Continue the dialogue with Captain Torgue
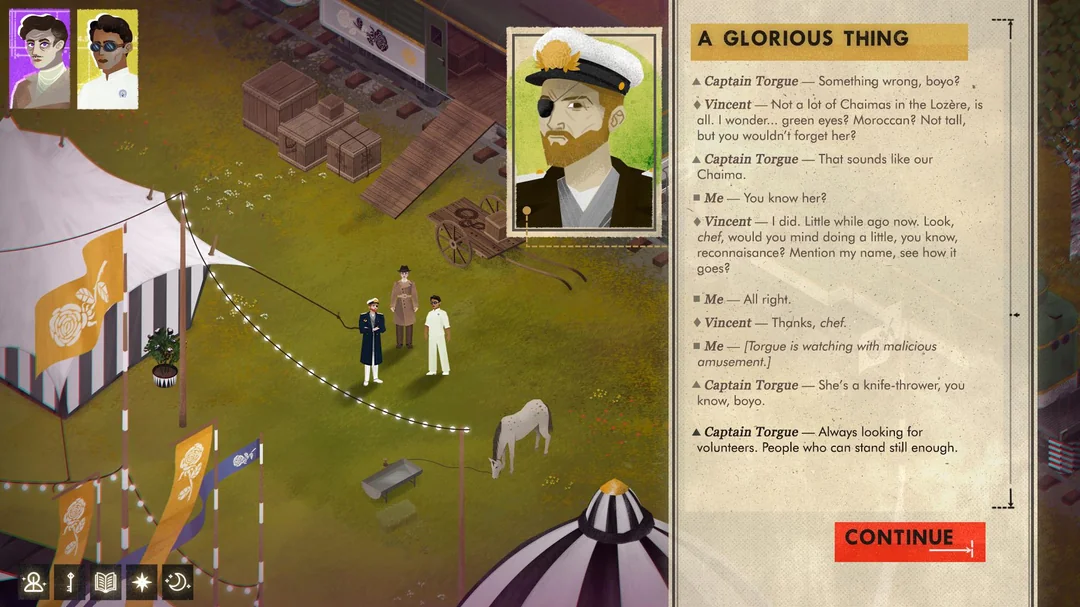 909,541
